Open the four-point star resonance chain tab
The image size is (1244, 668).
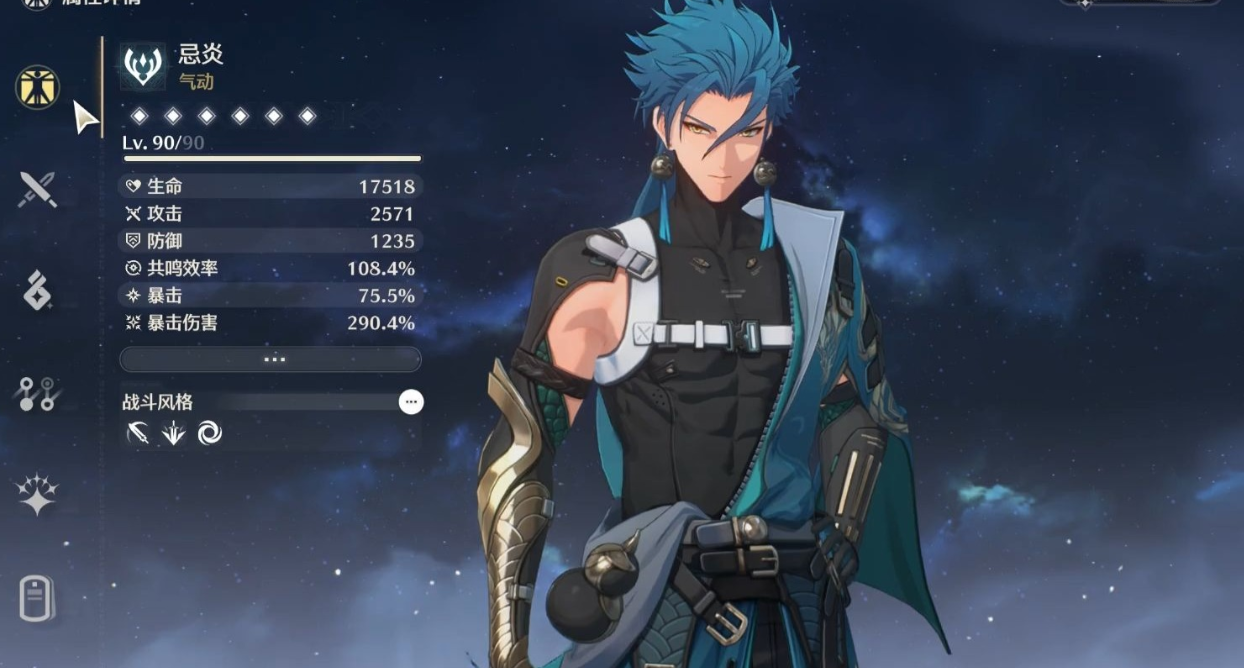coord(38,495)
